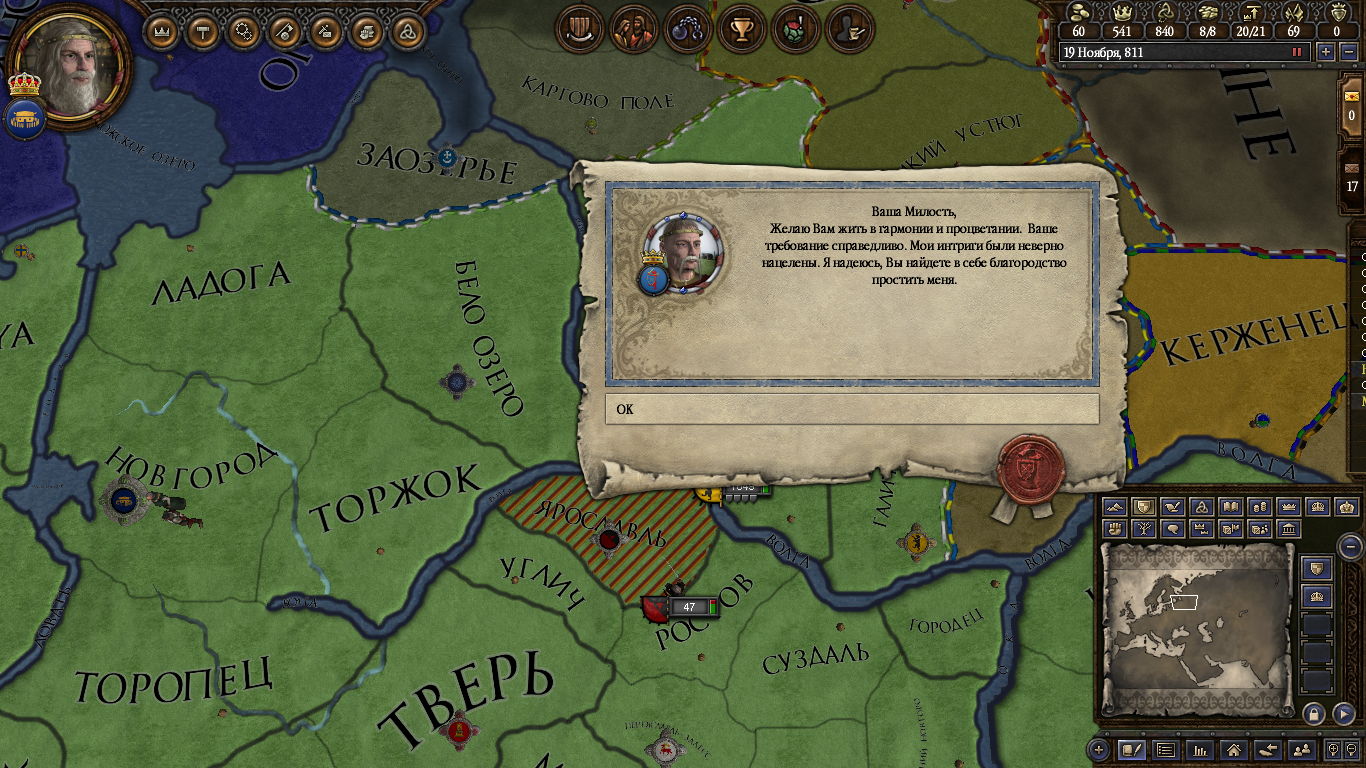Lock the minimap with padlock button
1366x768 pixels.
(1314, 713)
